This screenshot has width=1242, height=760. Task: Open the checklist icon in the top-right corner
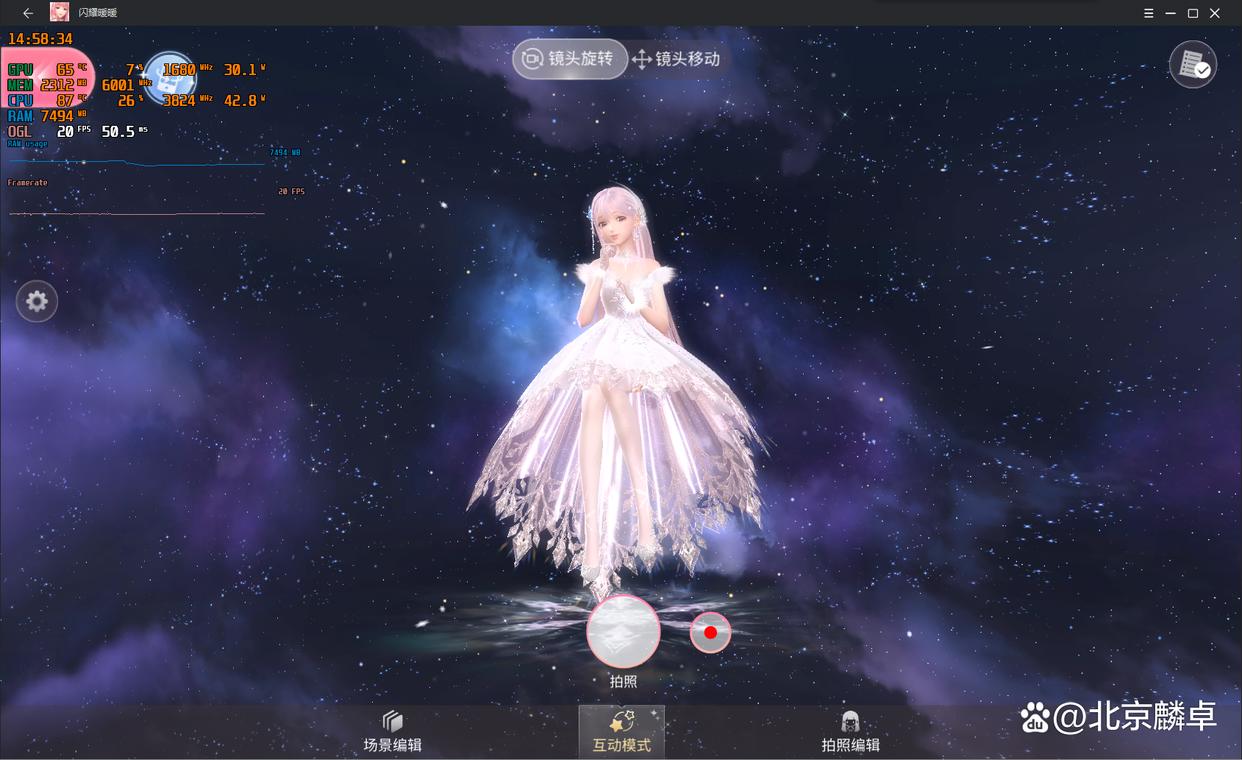[1192, 65]
